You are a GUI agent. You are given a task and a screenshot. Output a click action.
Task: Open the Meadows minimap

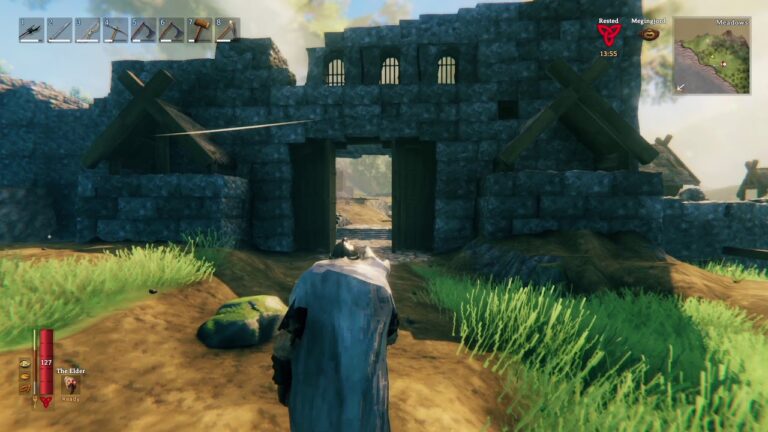tap(711, 56)
